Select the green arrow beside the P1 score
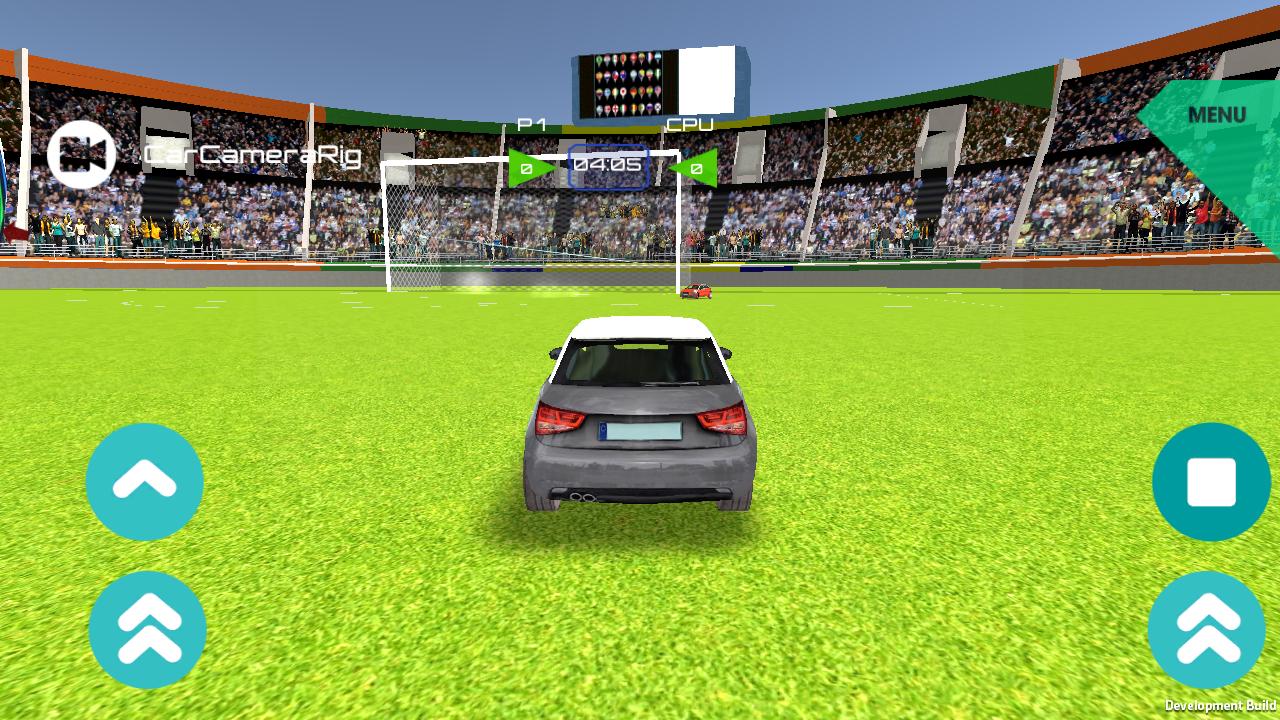Viewport: 1280px width, 720px height. 528,166
